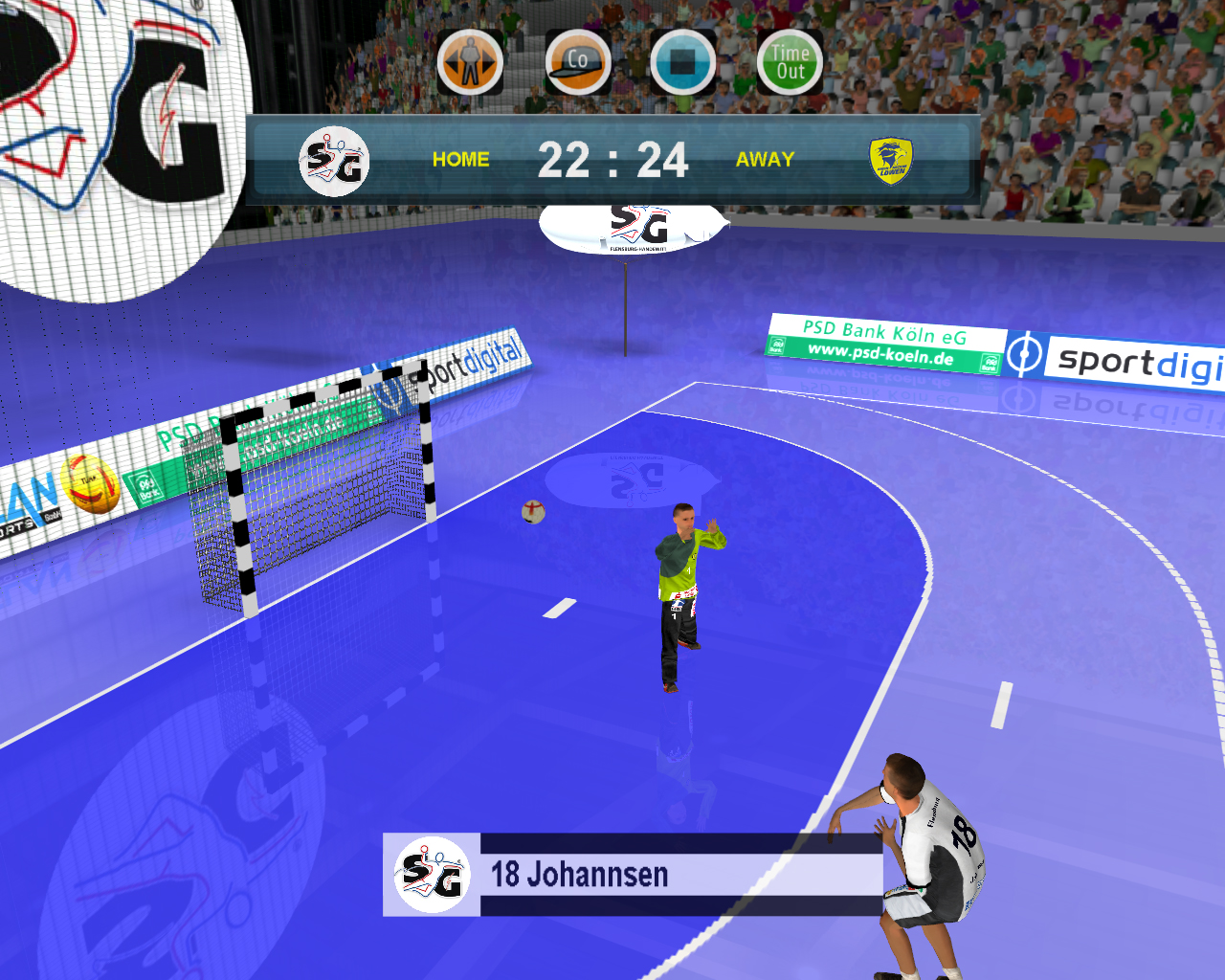The image size is (1225, 980).
Task: Click the coach cap "Co" button
Action: (578, 63)
